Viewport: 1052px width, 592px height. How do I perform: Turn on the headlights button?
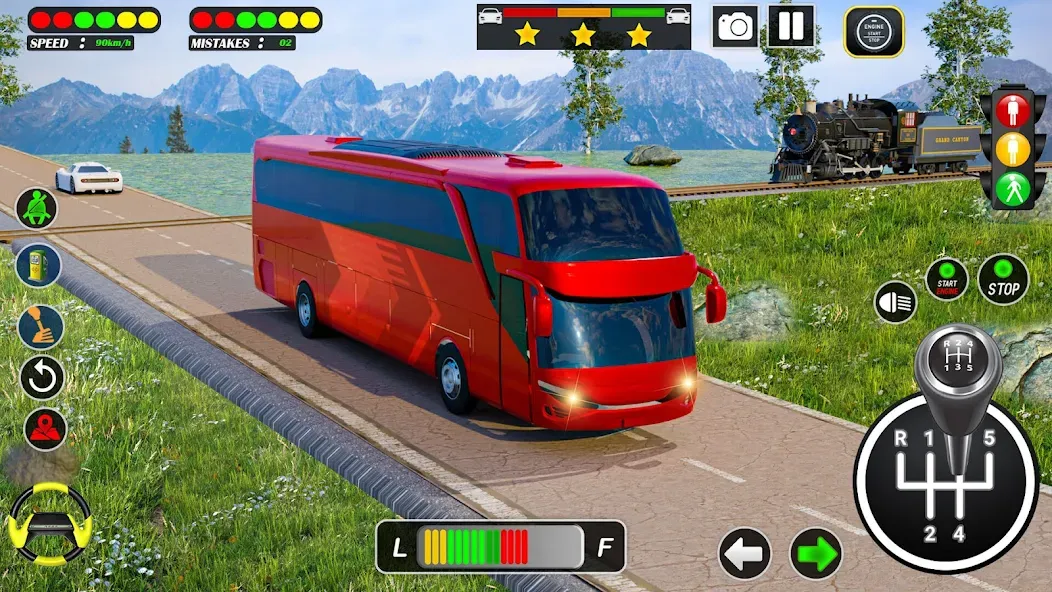click(x=895, y=302)
